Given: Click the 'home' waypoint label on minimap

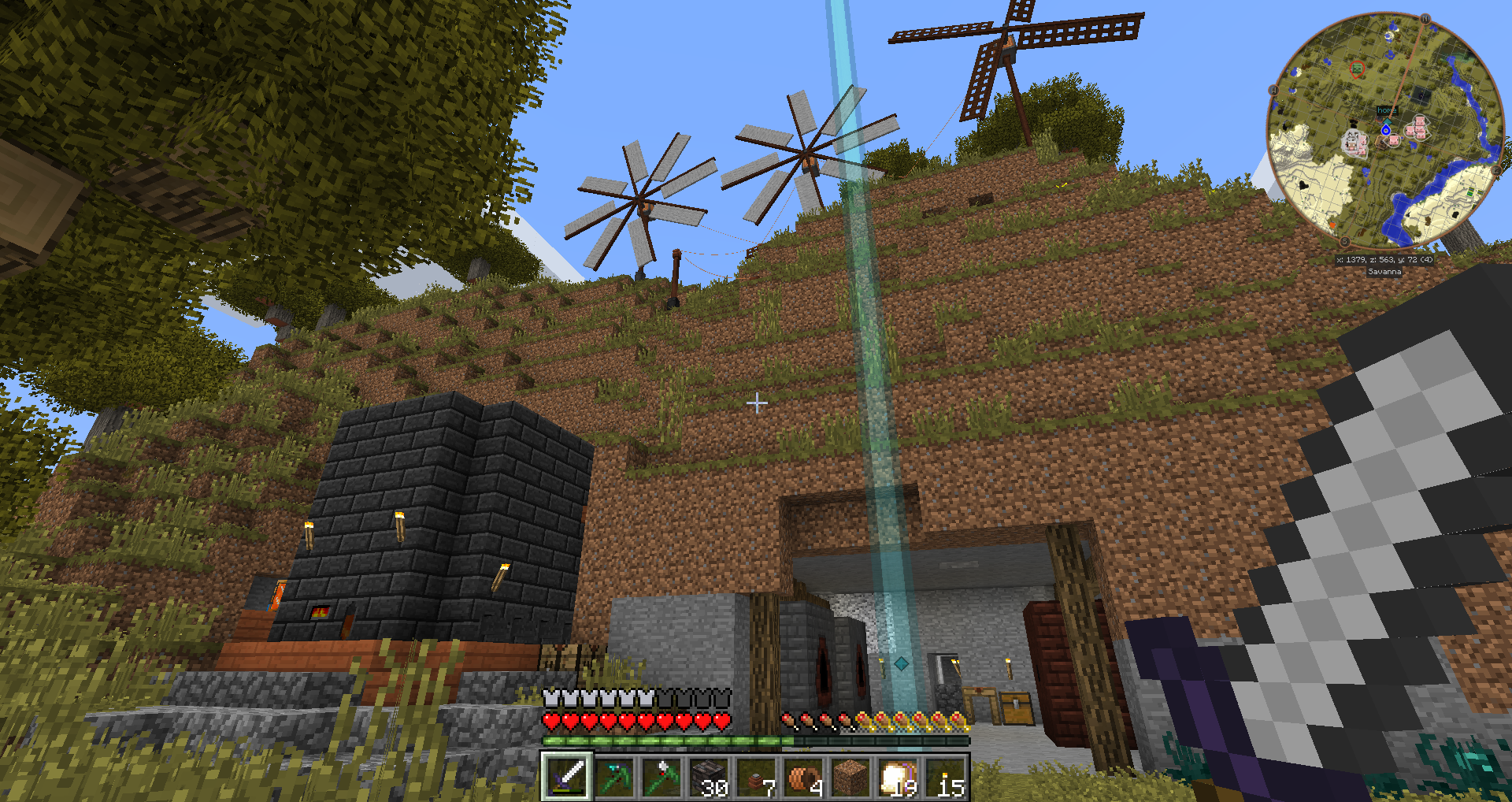Looking at the screenshot, I should coord(1387,111).
